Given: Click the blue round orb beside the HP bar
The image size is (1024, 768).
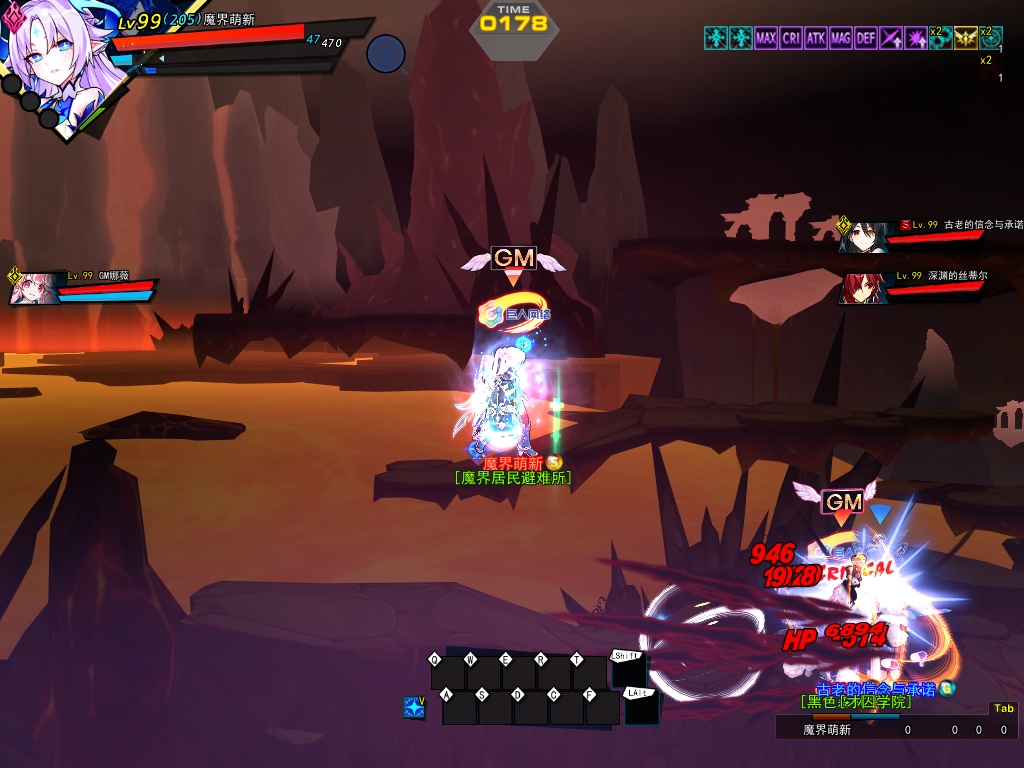Looking at the screenshot, I should point(385,54).
